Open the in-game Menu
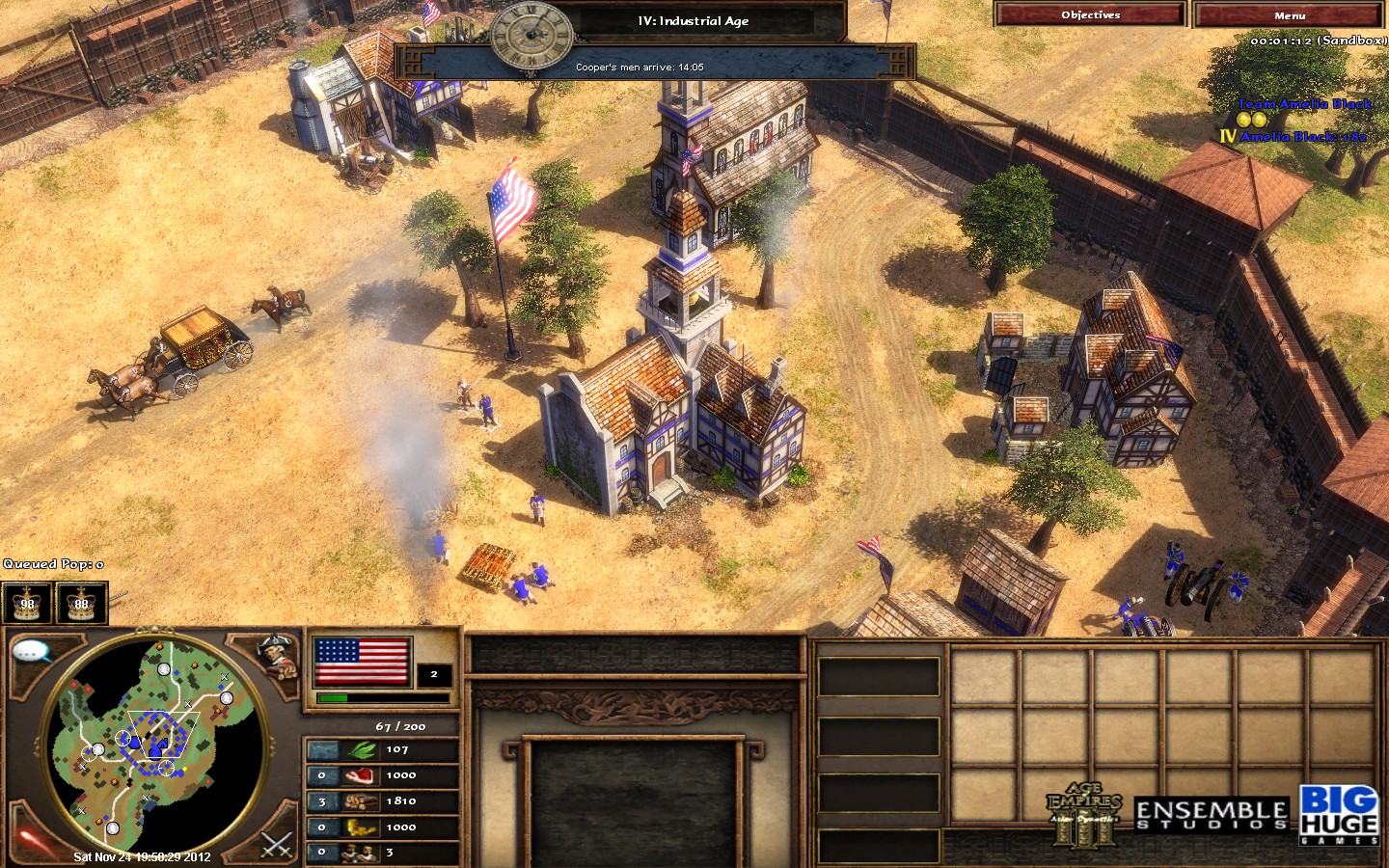The width and height of the screenshot is (1389, 868). [x=1291, y=15]
